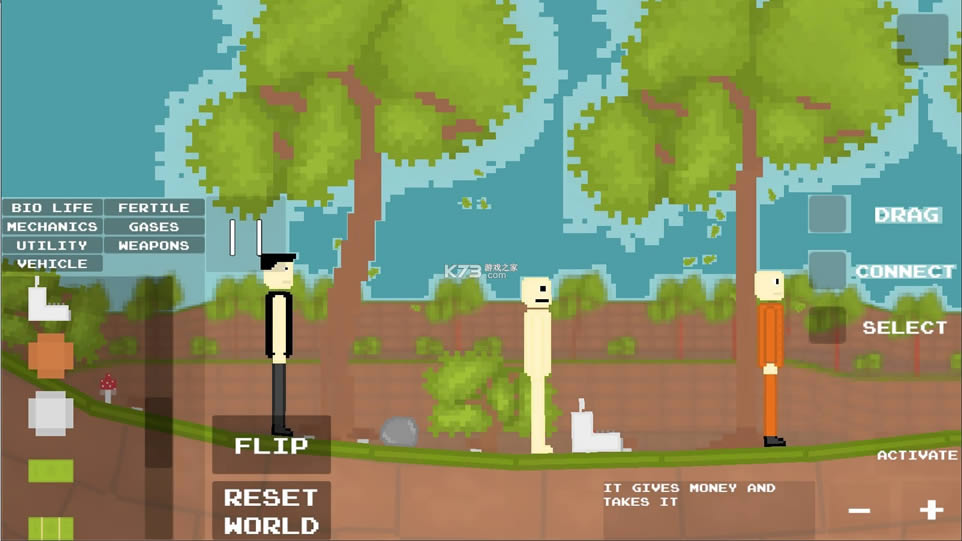Toggle the Select mode checkbox
Image resolution: width=962 pixels, height=541 pixels.
[828, 326]
